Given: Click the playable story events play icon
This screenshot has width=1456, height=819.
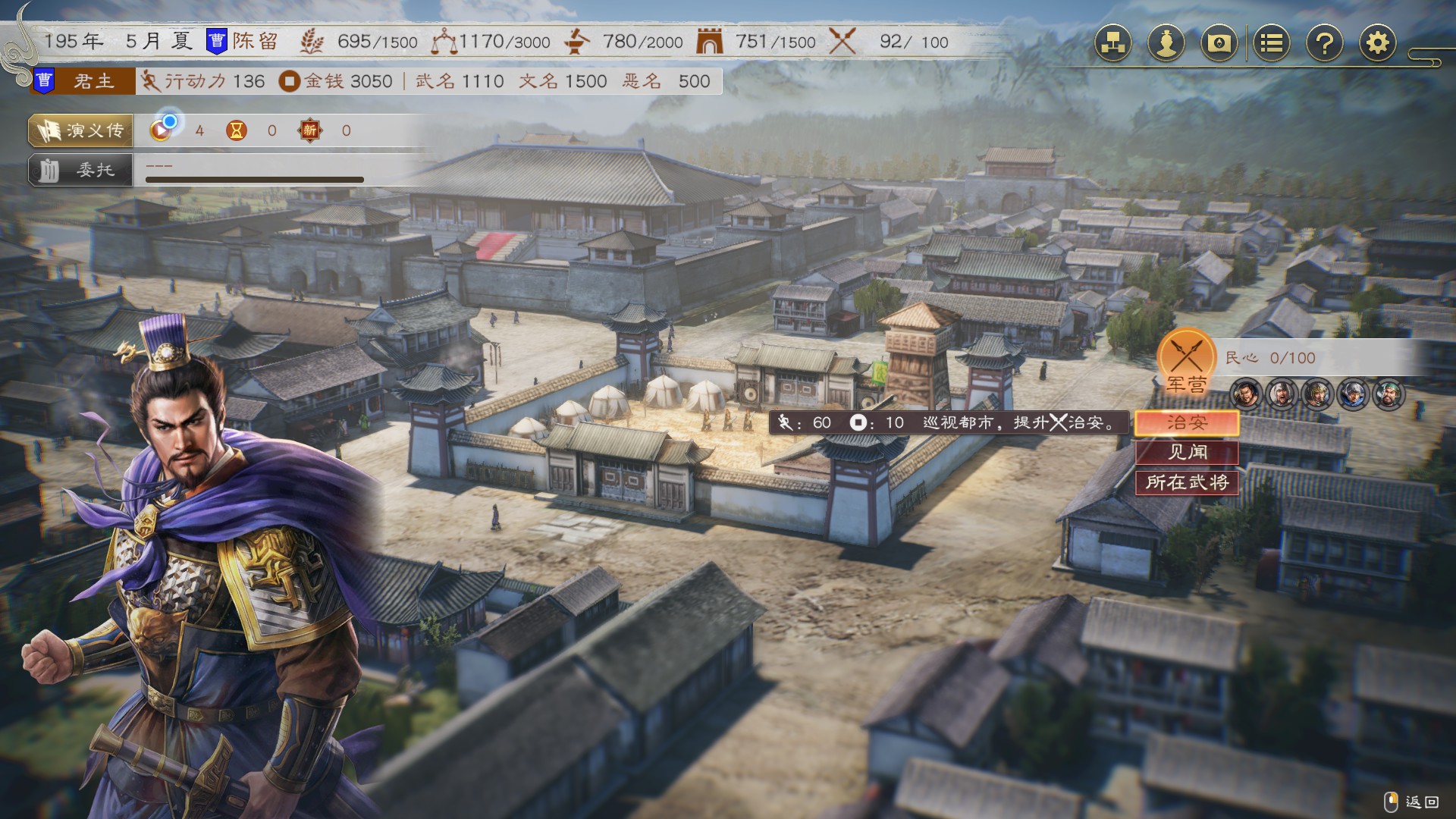Looking at the screenshot, I should 162,130.
